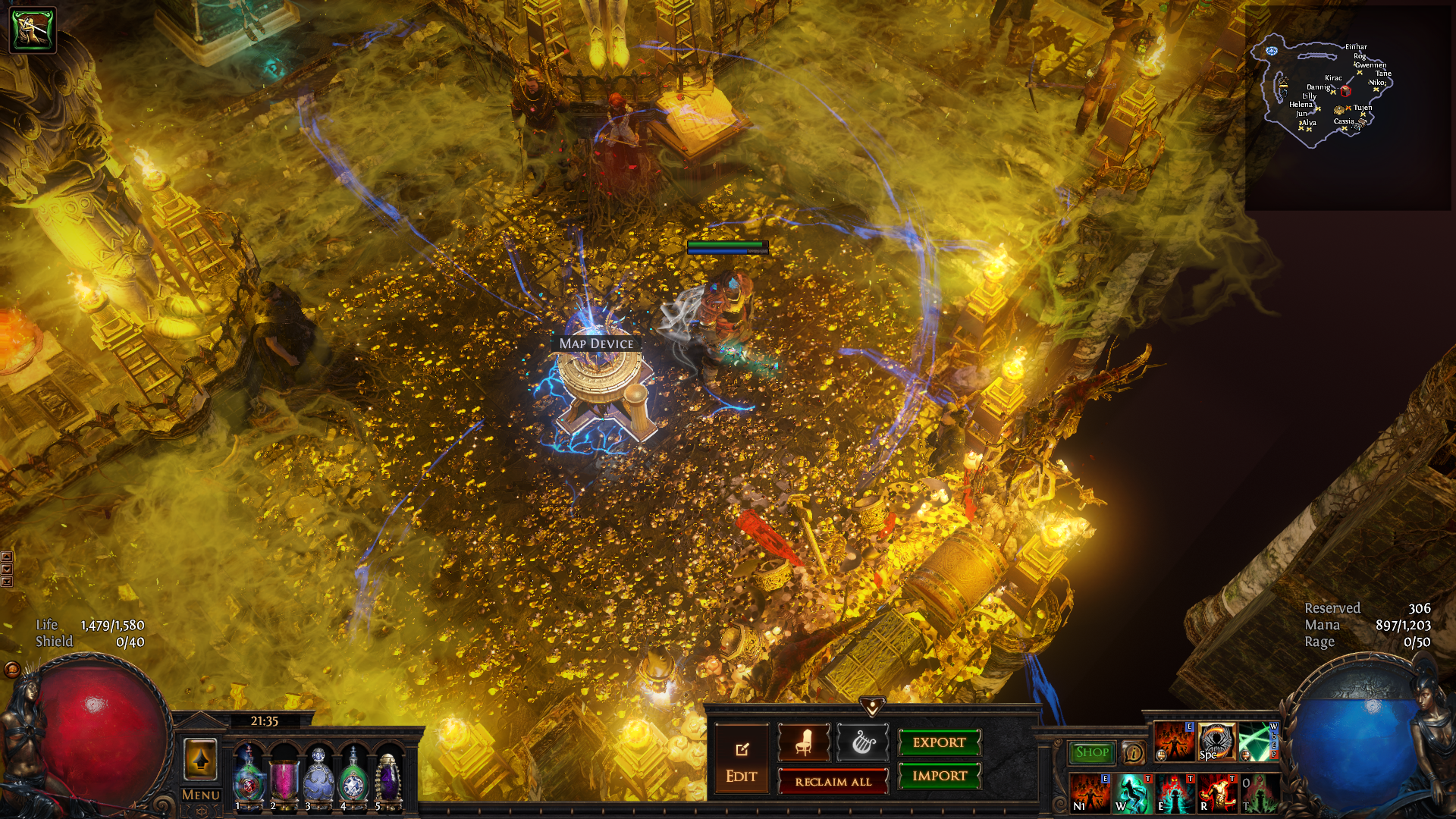The image size is (1456, 819).
Task: Open the character buff icon in top-left
Action: (x=33, y=30)
